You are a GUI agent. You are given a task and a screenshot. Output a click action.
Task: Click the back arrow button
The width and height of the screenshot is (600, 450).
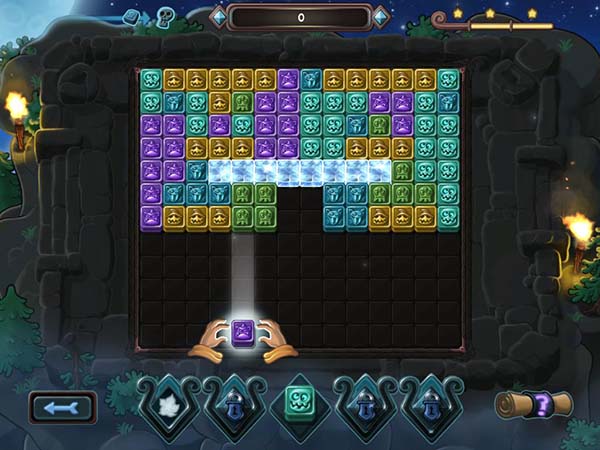pos(63,407)
